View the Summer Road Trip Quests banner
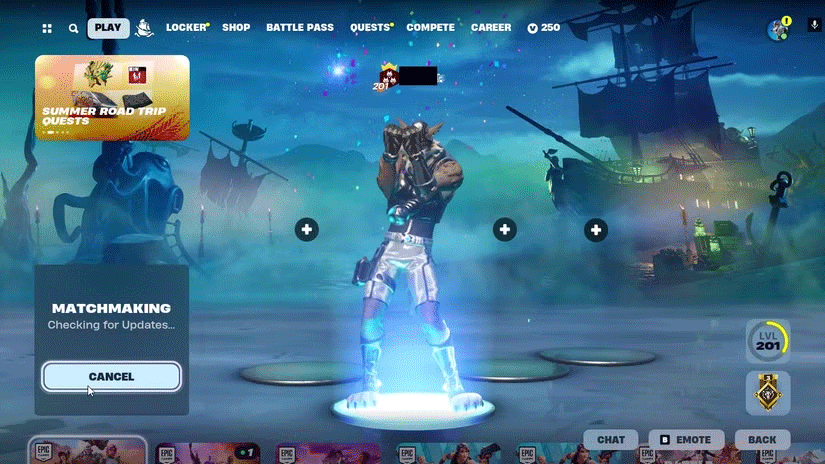825x464 pixels. pyautogui.click(x=112, y=96)
